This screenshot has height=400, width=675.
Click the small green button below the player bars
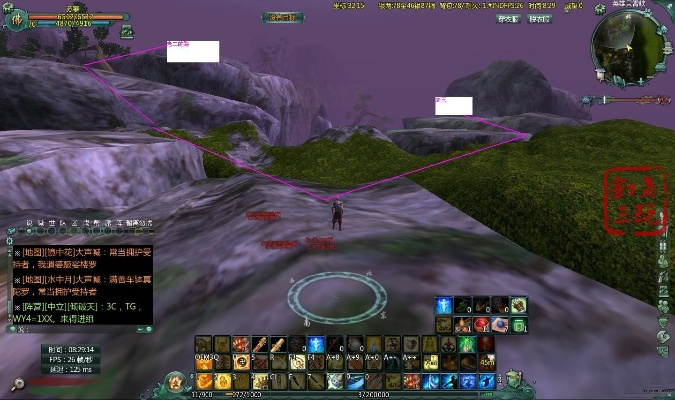(x=127, y=31)
